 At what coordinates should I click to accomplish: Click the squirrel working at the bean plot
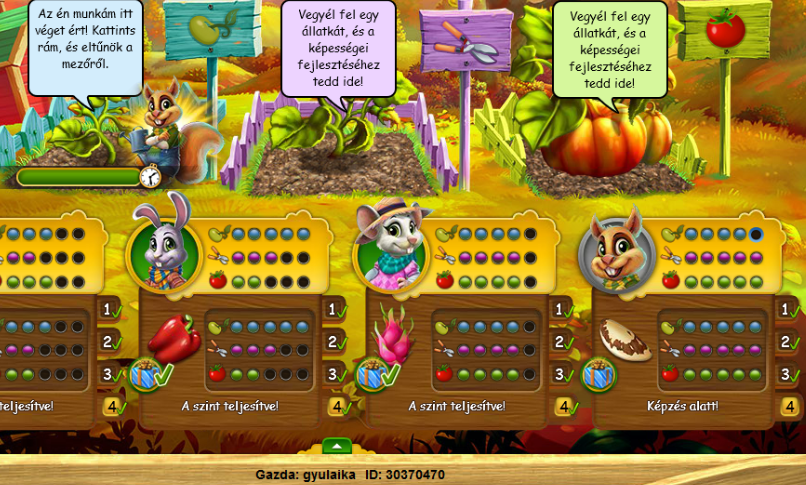[162, 120]
